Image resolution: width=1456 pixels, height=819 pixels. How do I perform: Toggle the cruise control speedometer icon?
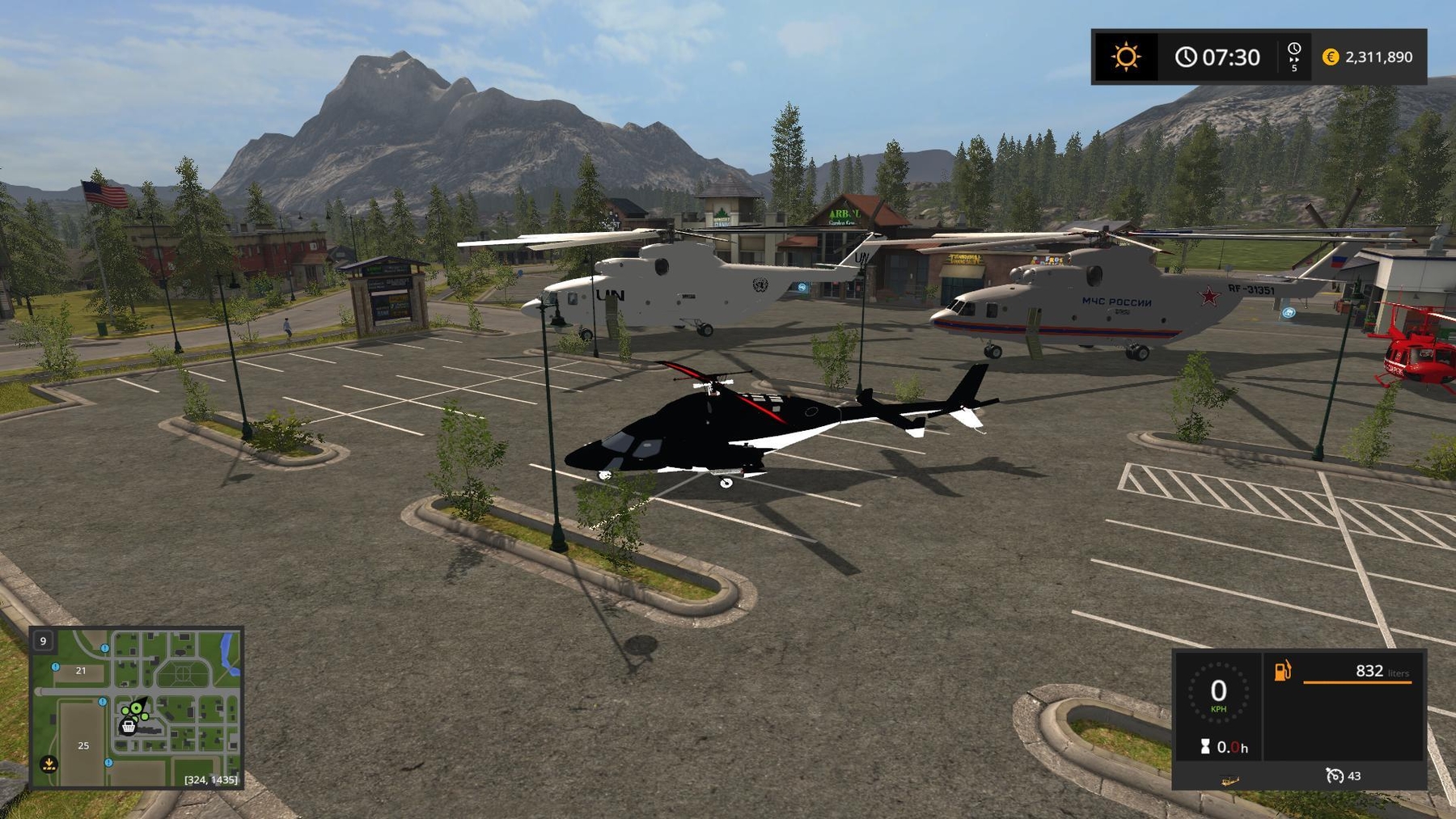pos(1335,776)
